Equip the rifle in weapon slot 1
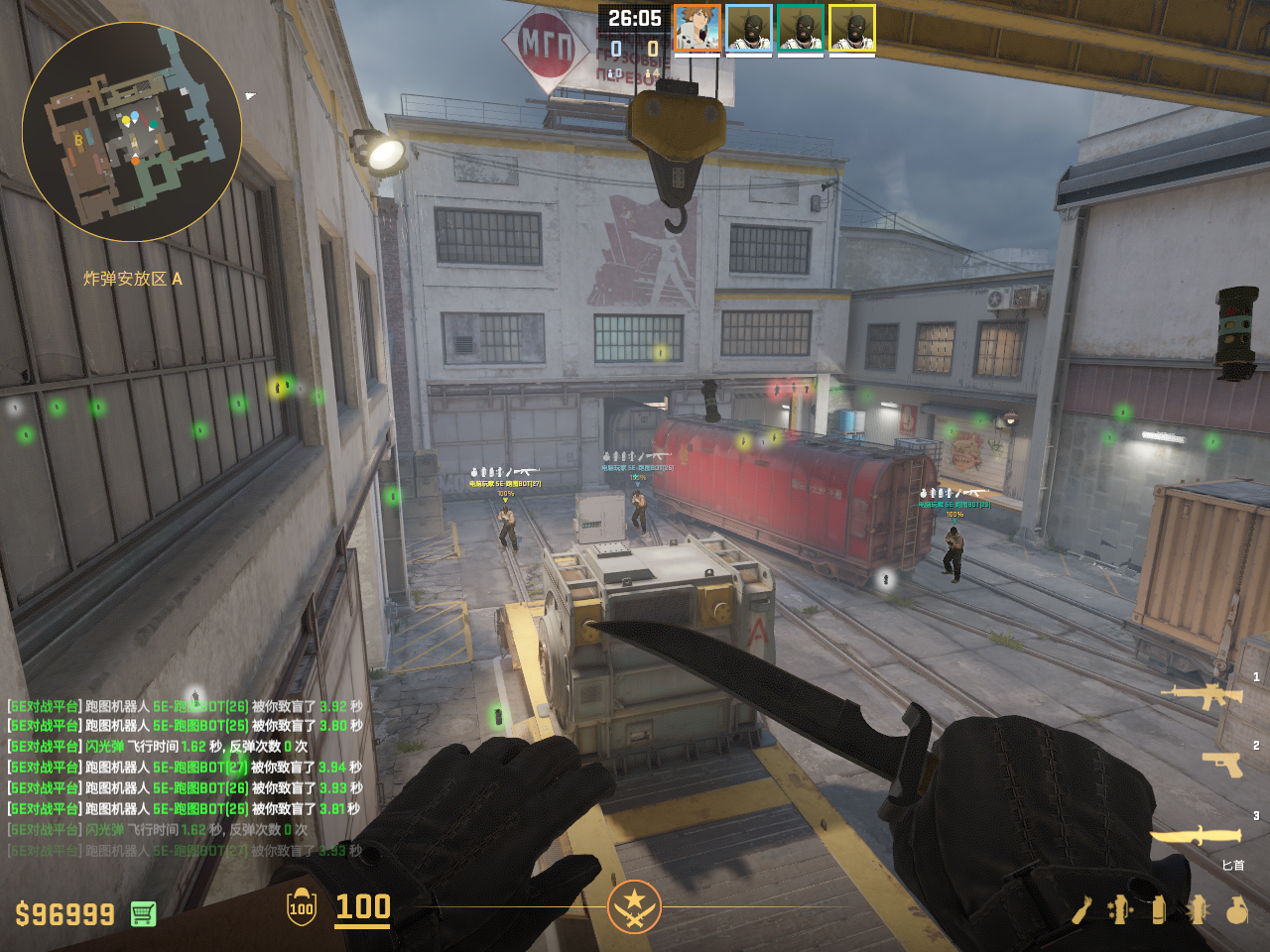 pos(1202,696)
